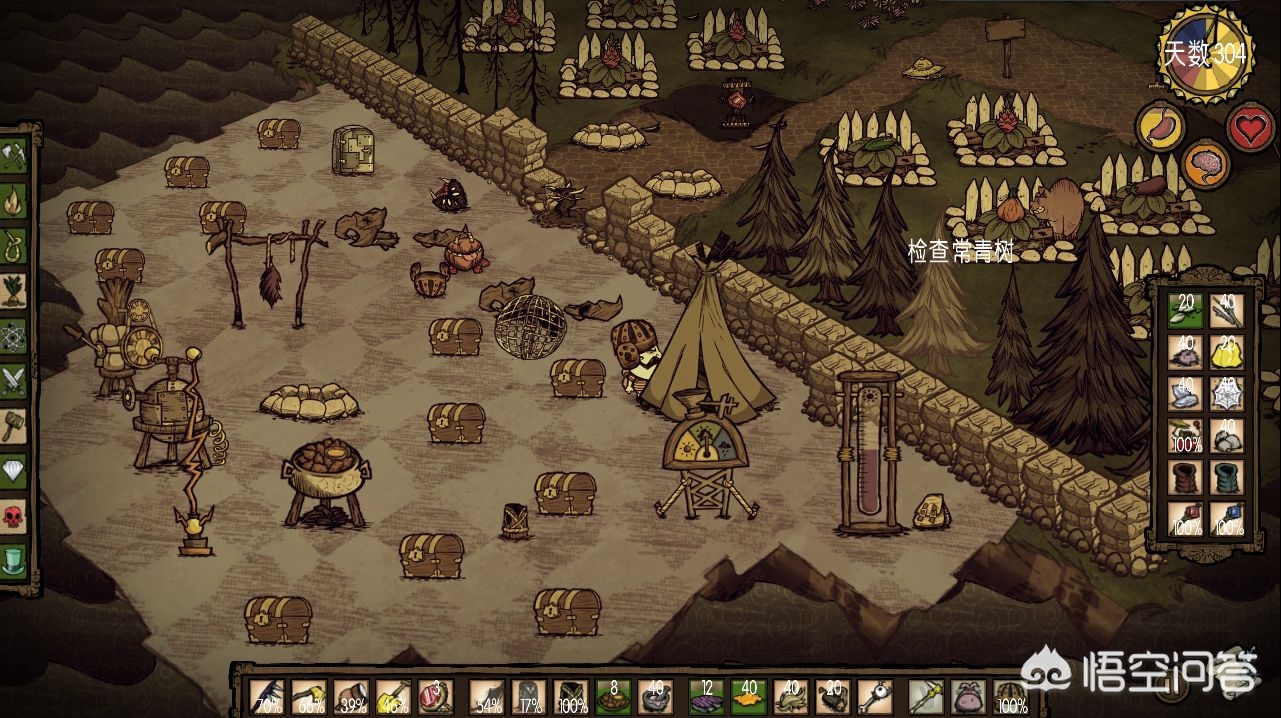Open the Tools crafting tab
The width and height of the screenshot is (1281, 718).
[14, 154]
